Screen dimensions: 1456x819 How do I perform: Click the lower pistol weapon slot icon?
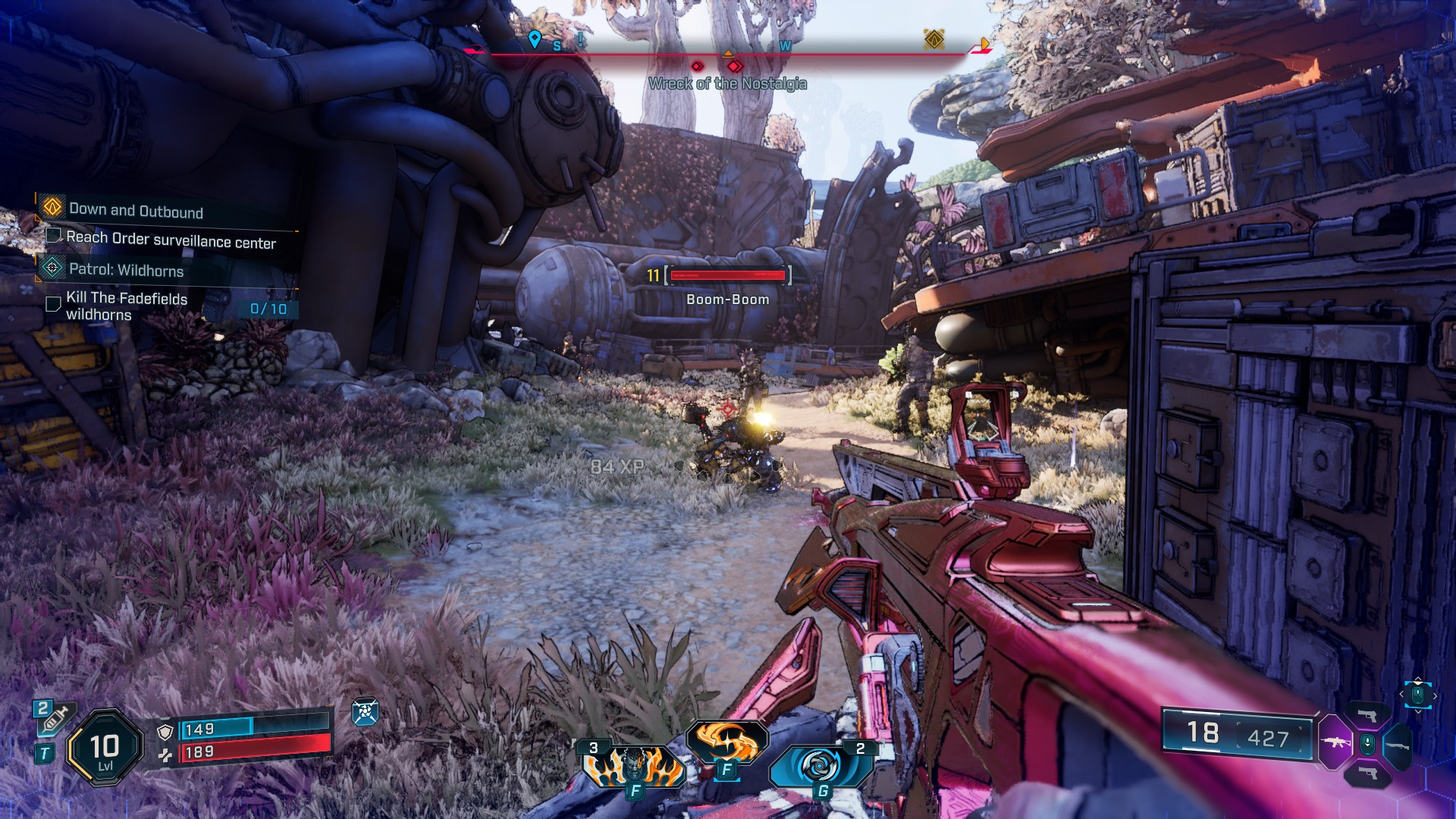[1369, 774]
